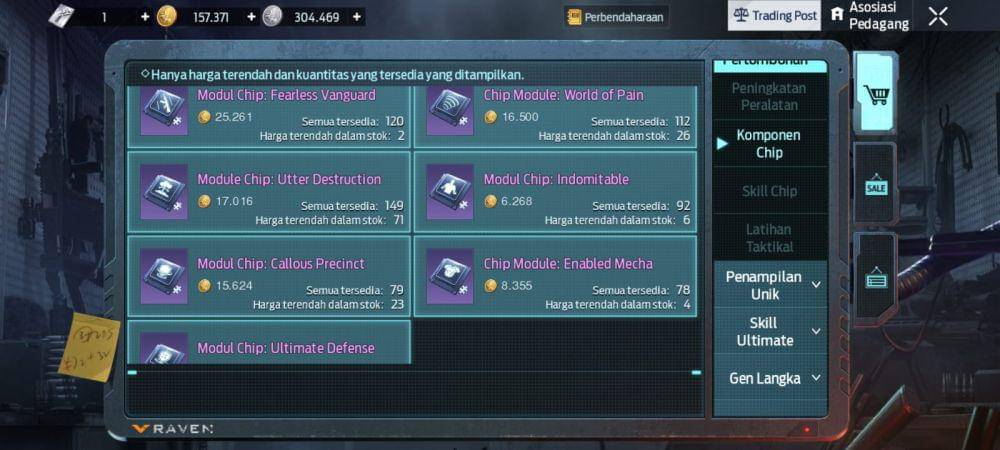
Task: Switch to the SALE tab
Action: pos(876,187)
